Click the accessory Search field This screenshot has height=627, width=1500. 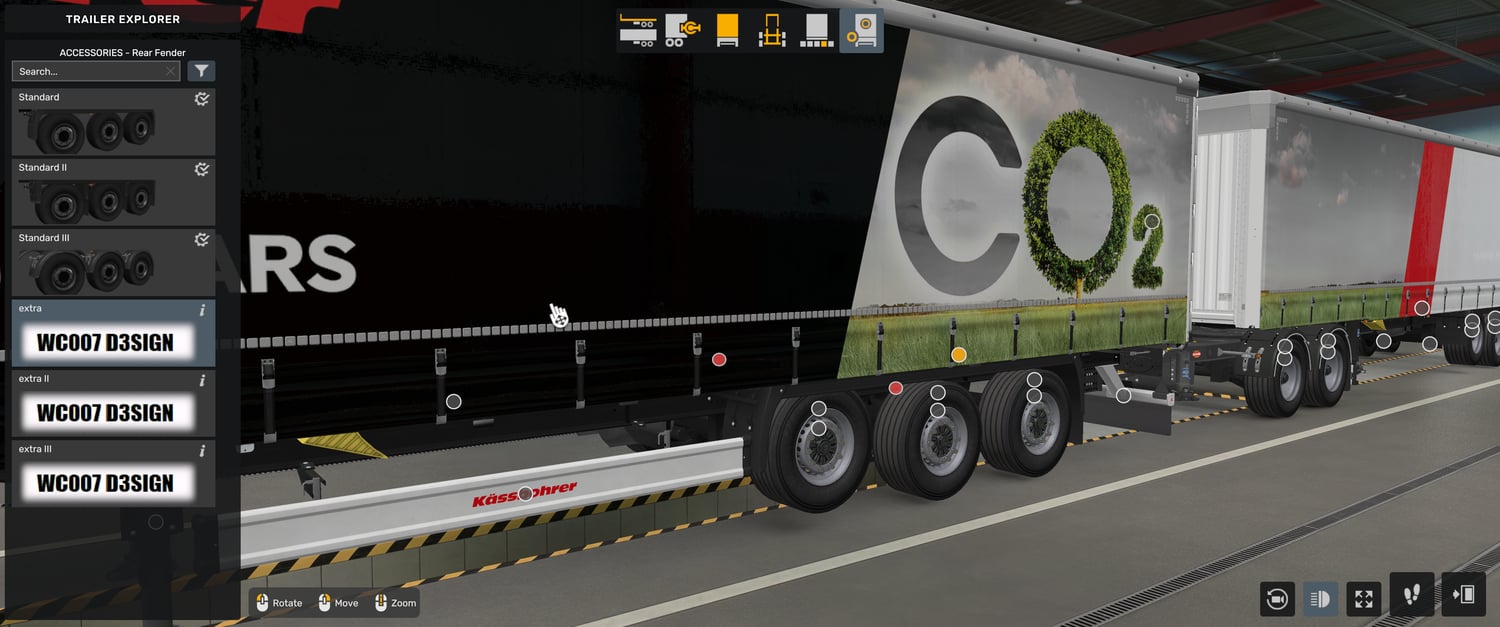click(88, 71)
